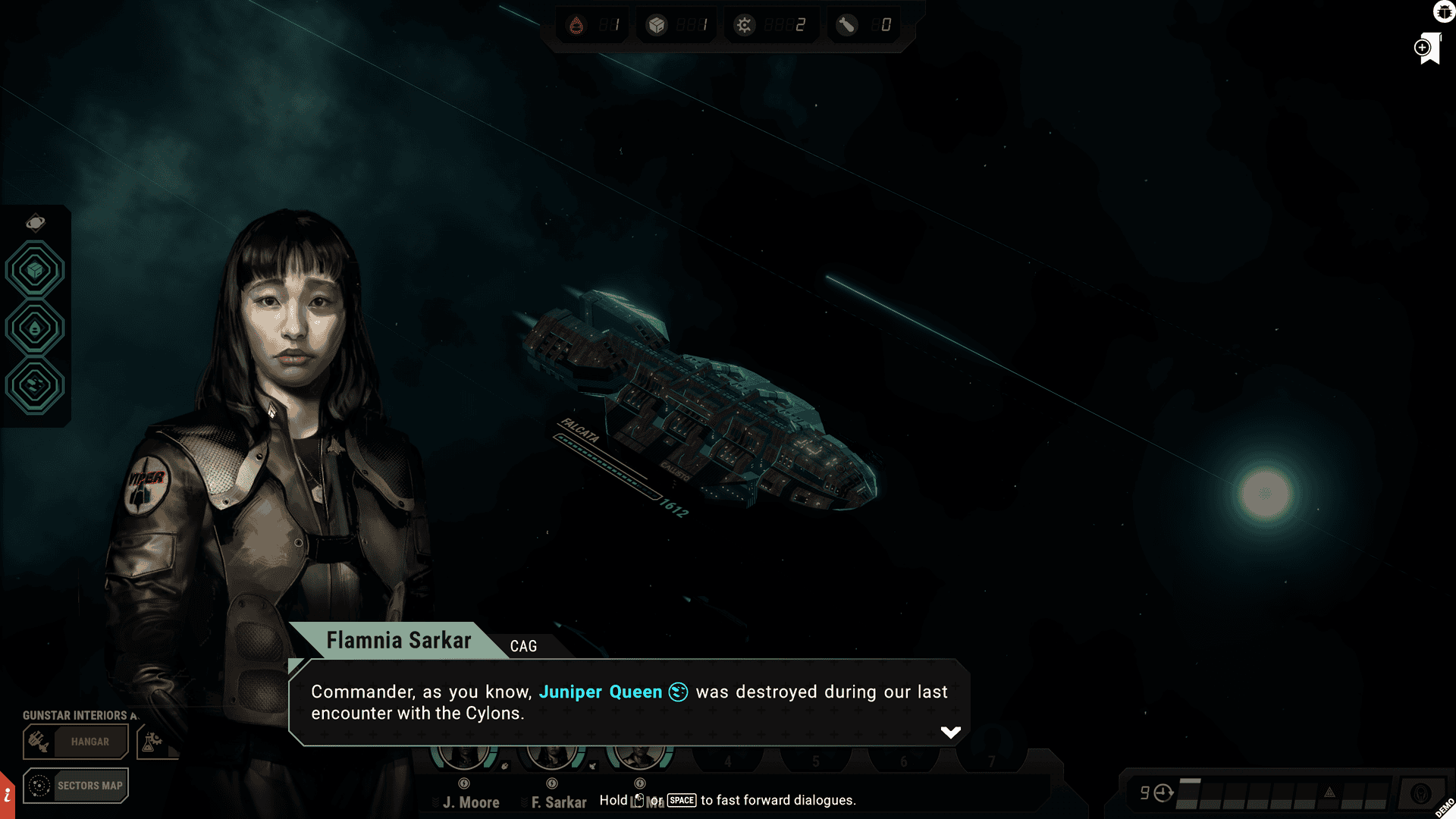Click the chevron to advance the dialogue
This screenshot has height=819, width=1456.
point(949,732)
